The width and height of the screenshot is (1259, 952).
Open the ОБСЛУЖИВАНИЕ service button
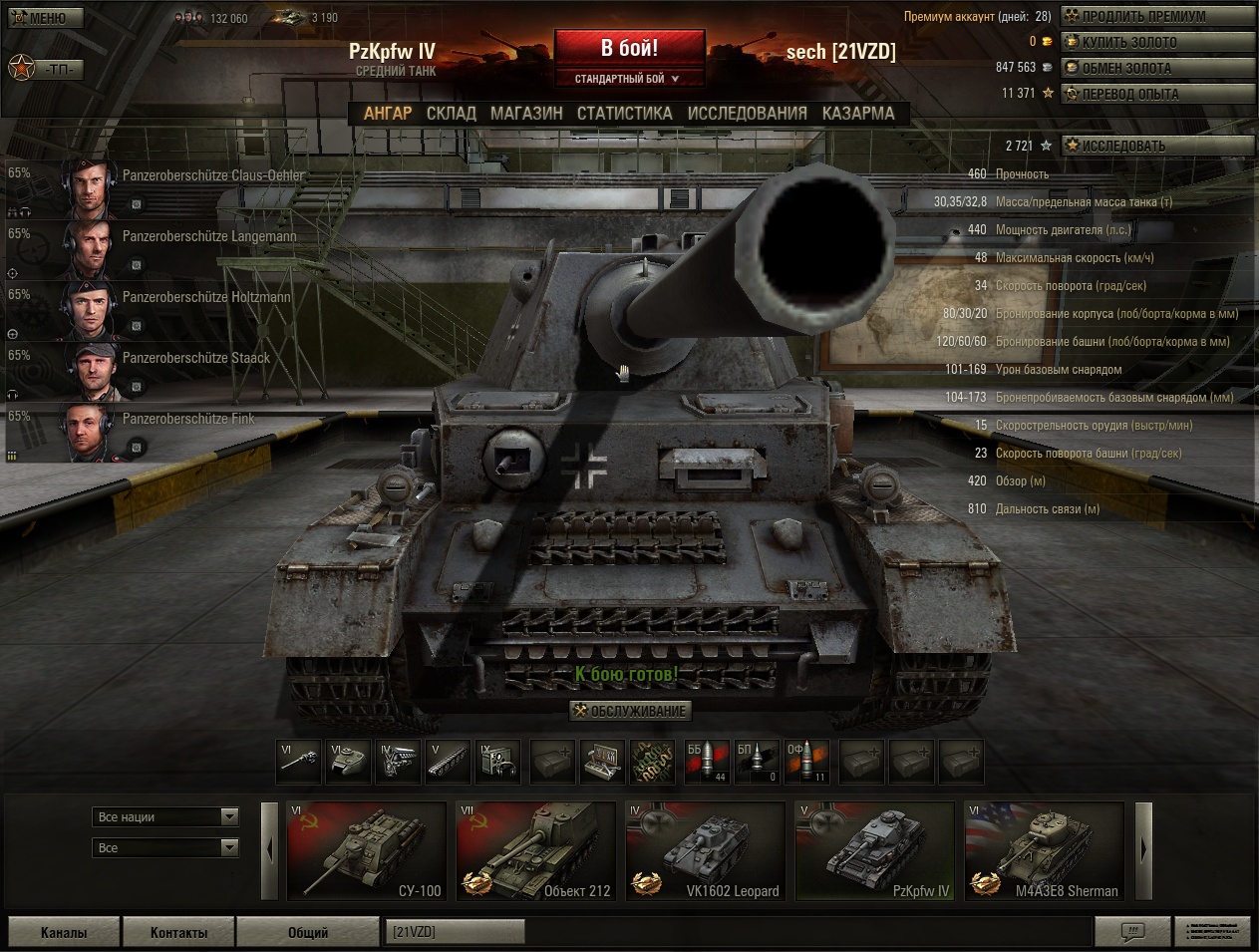pos(630,711)
